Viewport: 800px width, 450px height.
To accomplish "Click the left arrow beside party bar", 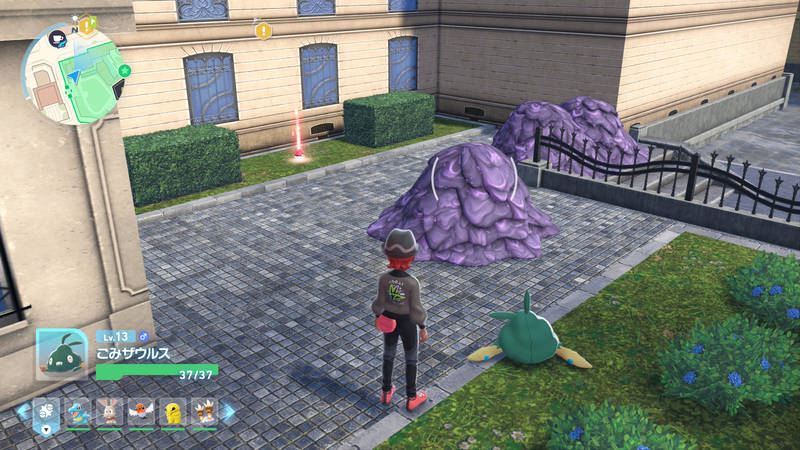I will [x=22, y=410].
